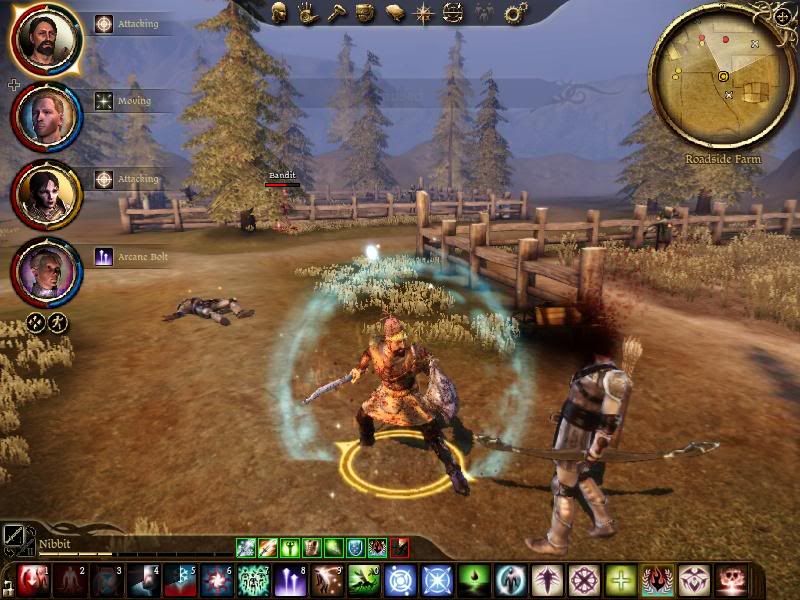Open the game options gear icon
800x600 pixels.
click(x=515, y=13)
